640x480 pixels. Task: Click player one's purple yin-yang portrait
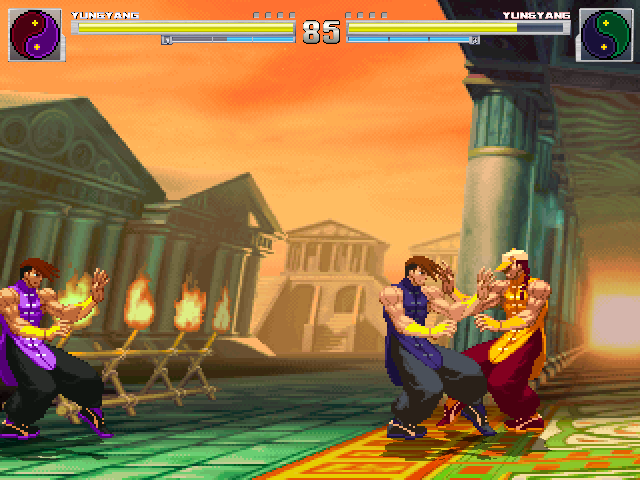(36, 35)
